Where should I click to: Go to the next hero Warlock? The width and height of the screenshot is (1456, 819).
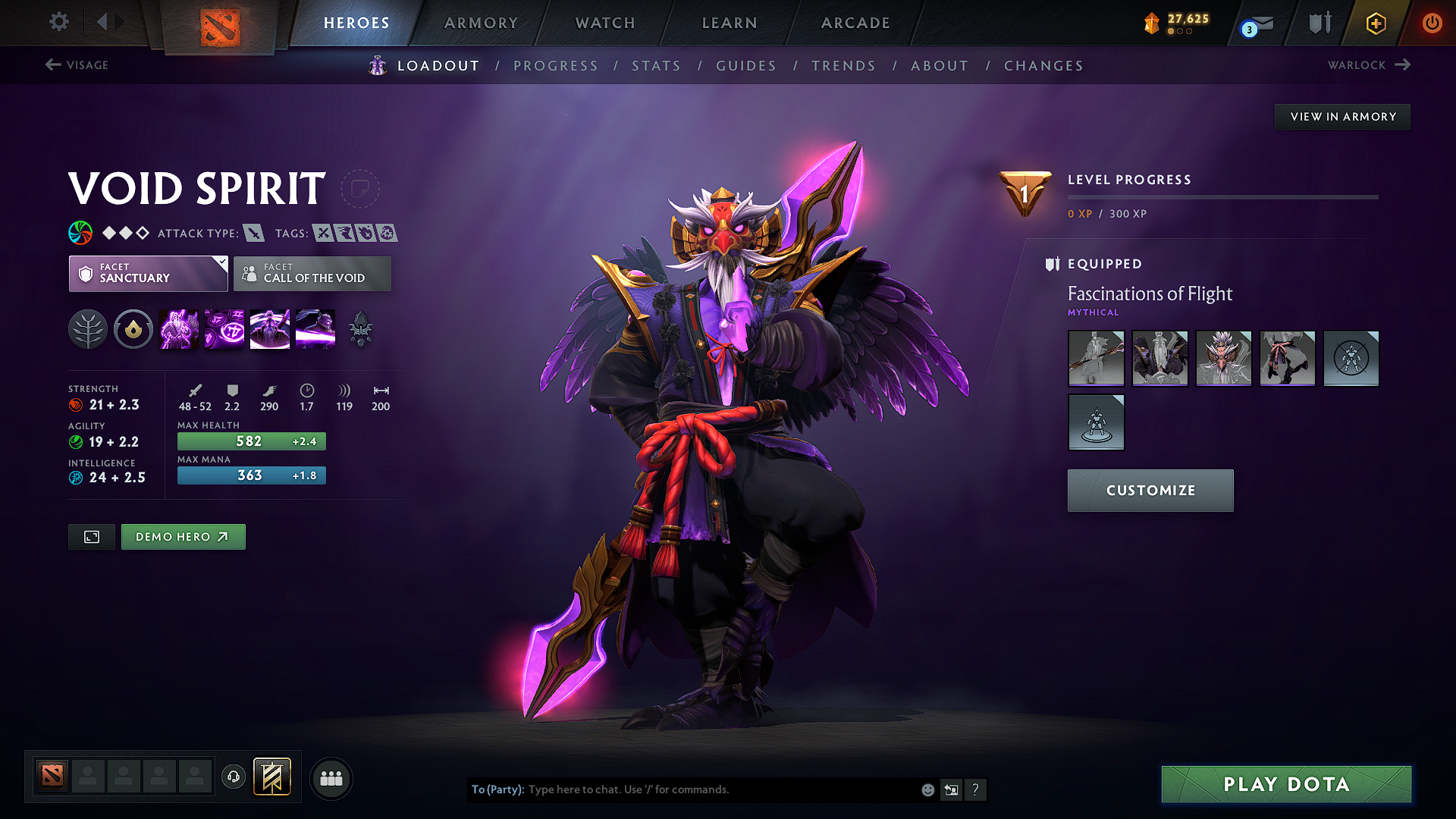1367,65
